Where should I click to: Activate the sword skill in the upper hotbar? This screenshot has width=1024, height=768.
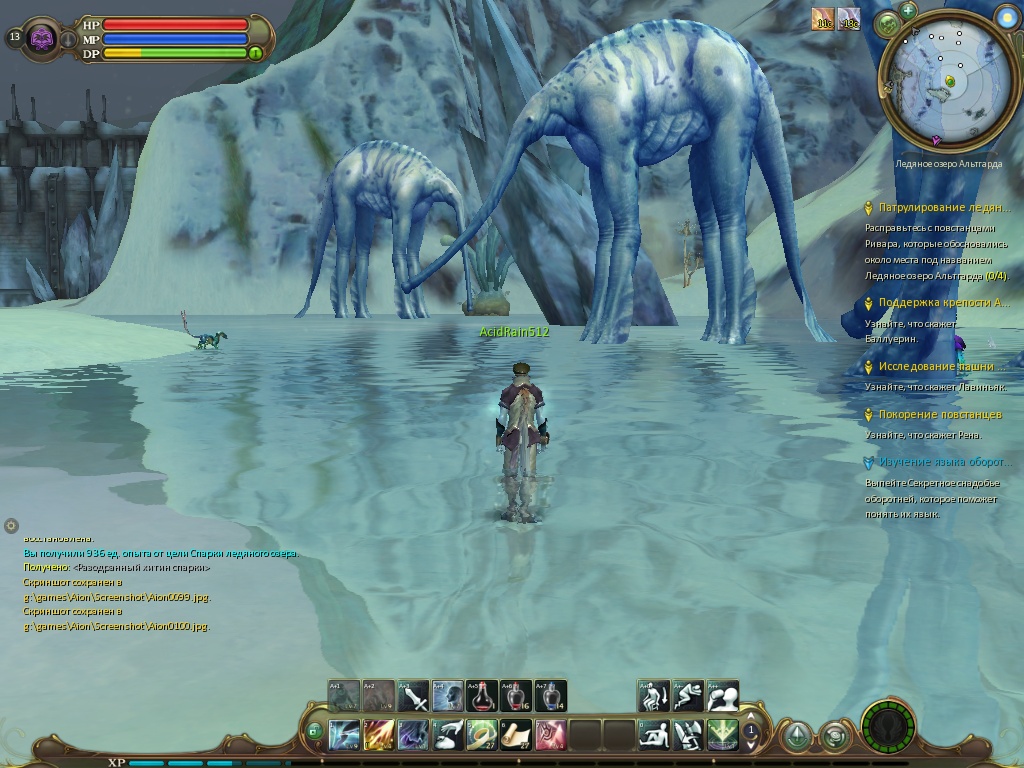click(x=413, y=696)
